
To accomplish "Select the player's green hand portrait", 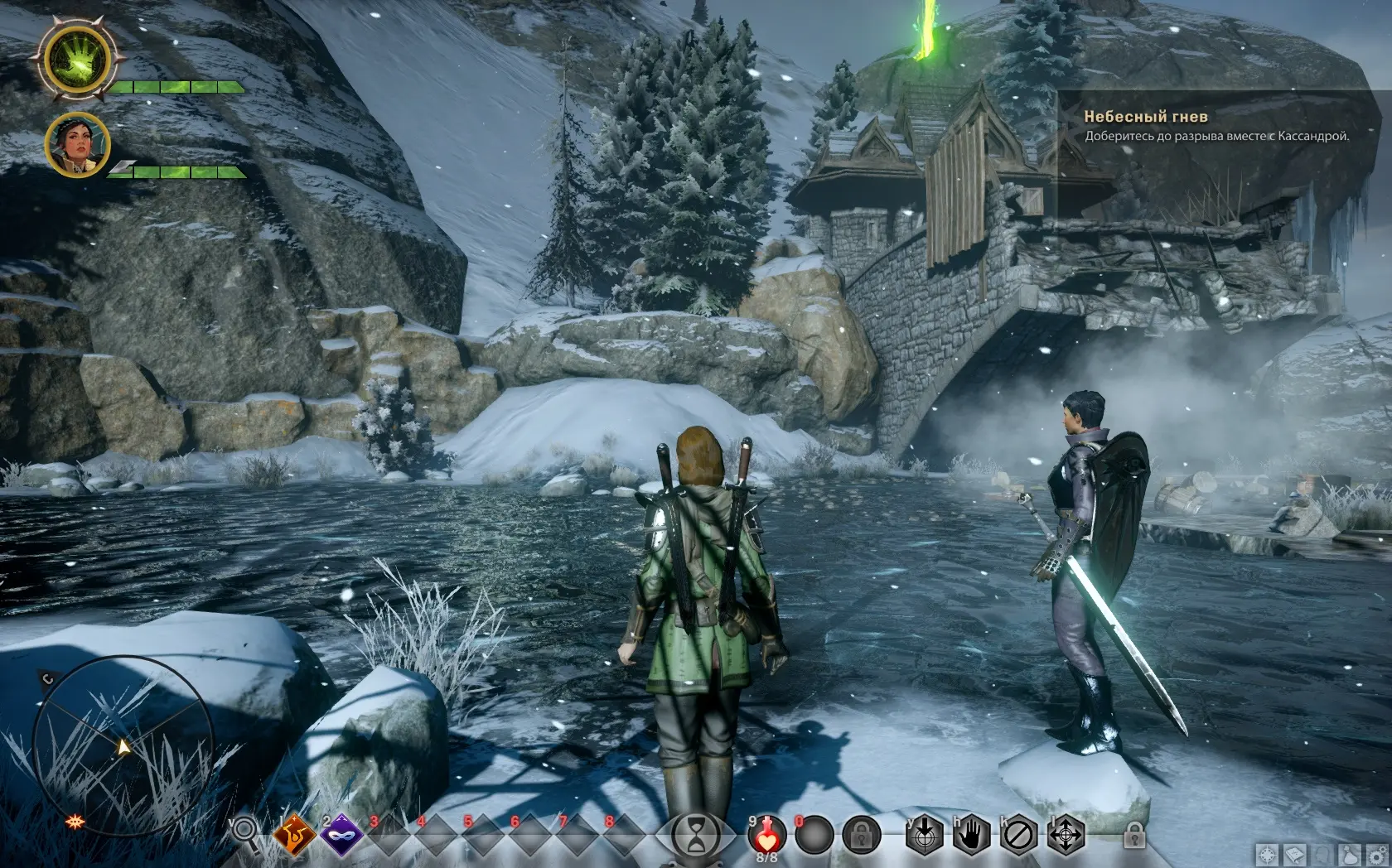I will 75,59.
